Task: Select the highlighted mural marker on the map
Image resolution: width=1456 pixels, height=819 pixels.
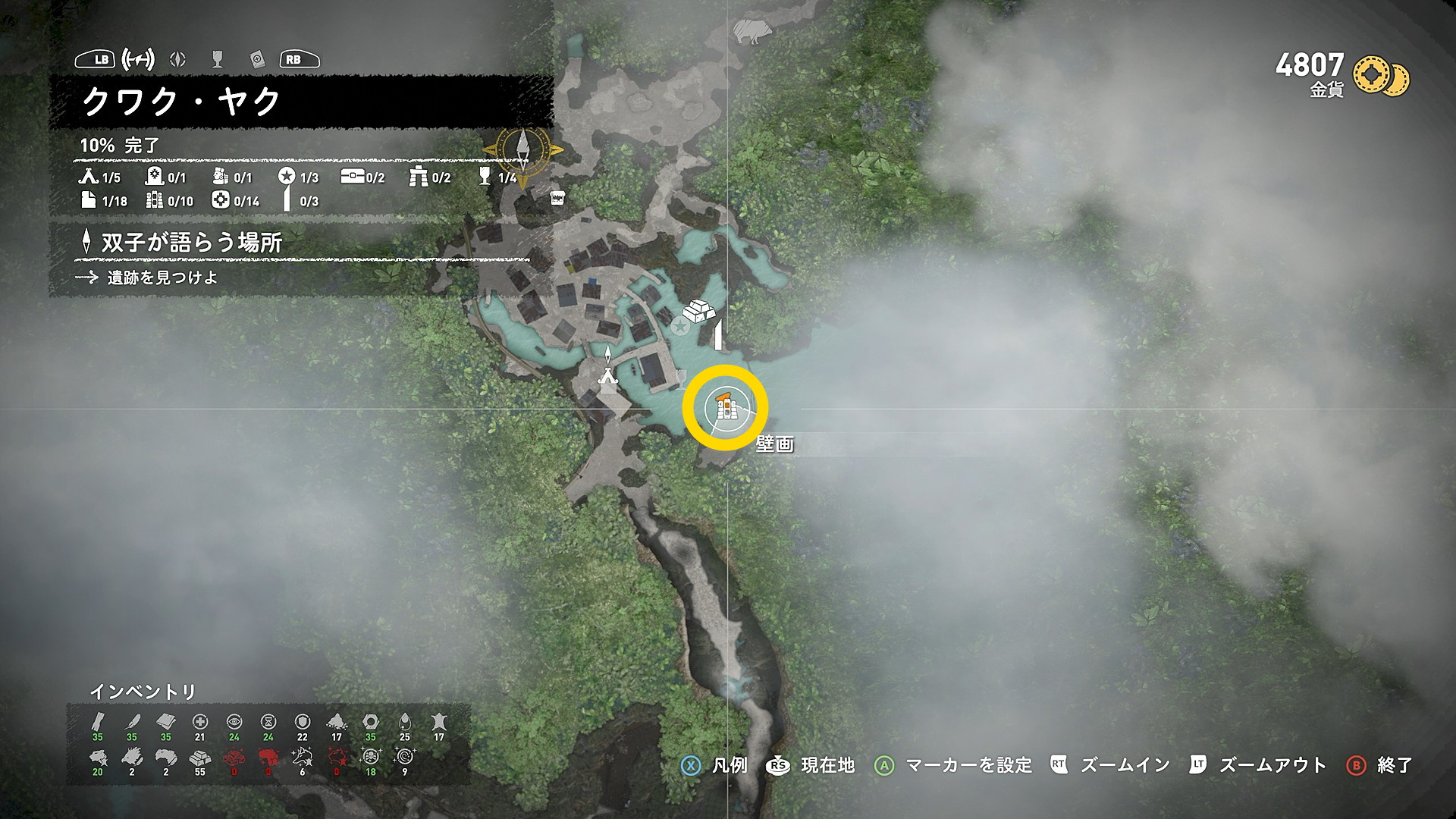Action: tap(726, 408)
